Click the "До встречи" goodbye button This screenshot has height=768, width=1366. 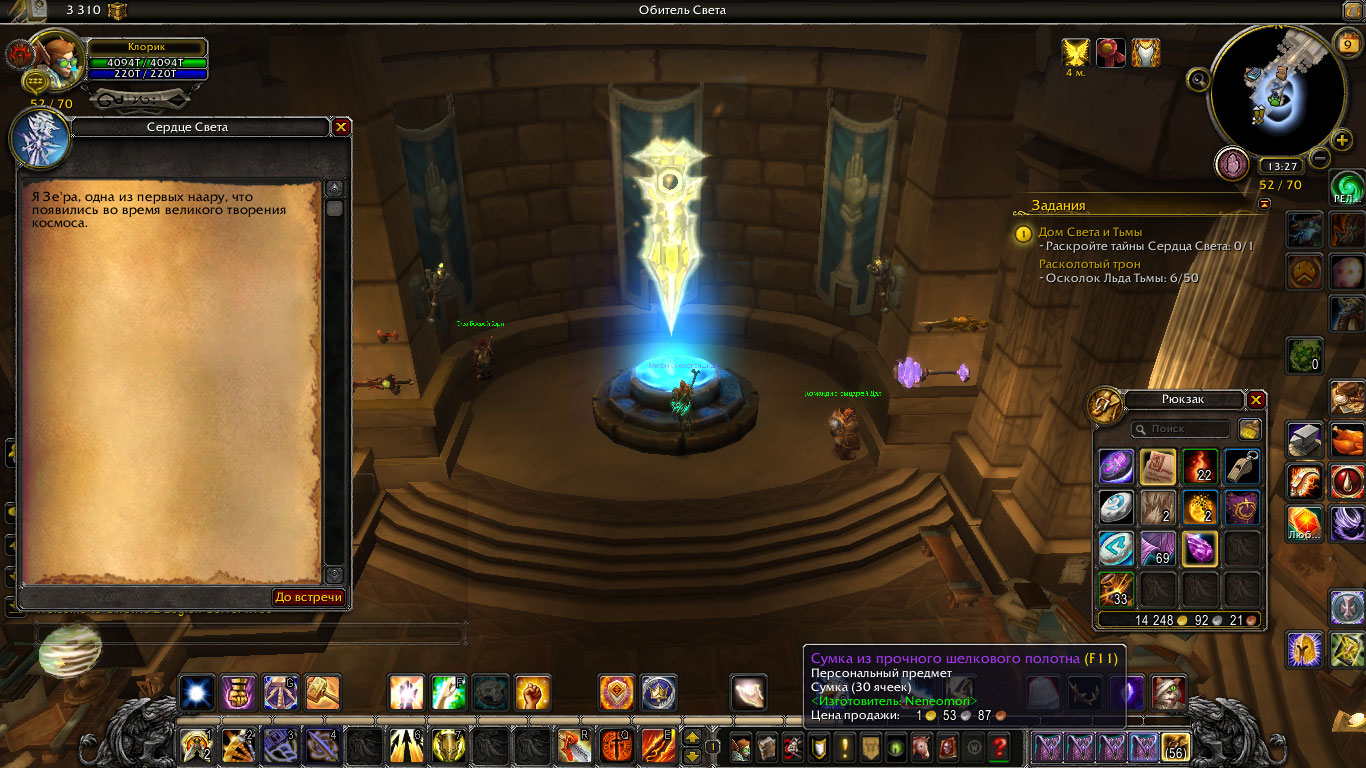[x=309, y=597]
